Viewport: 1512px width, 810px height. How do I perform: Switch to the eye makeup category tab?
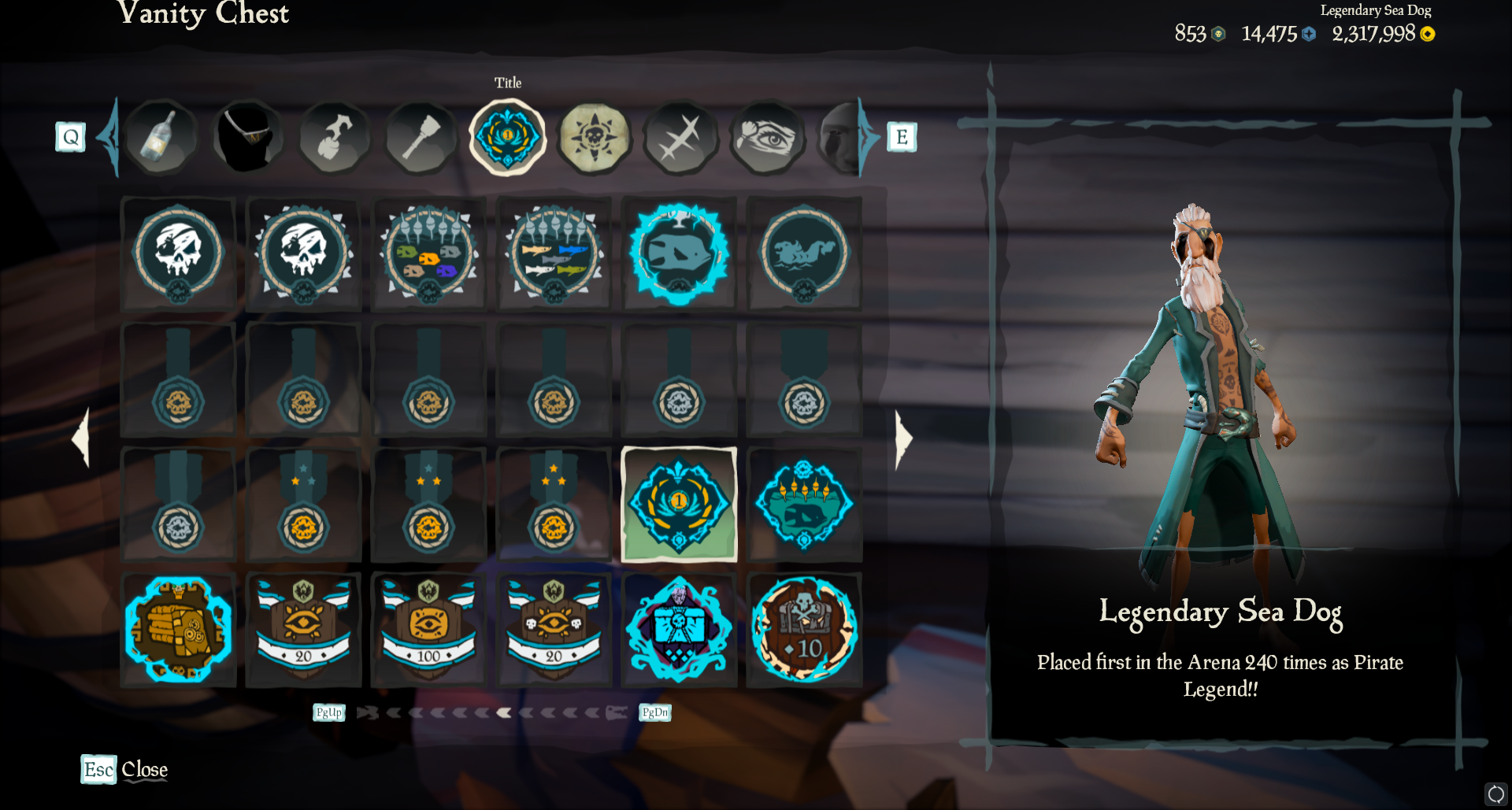(x=768, y=138)
